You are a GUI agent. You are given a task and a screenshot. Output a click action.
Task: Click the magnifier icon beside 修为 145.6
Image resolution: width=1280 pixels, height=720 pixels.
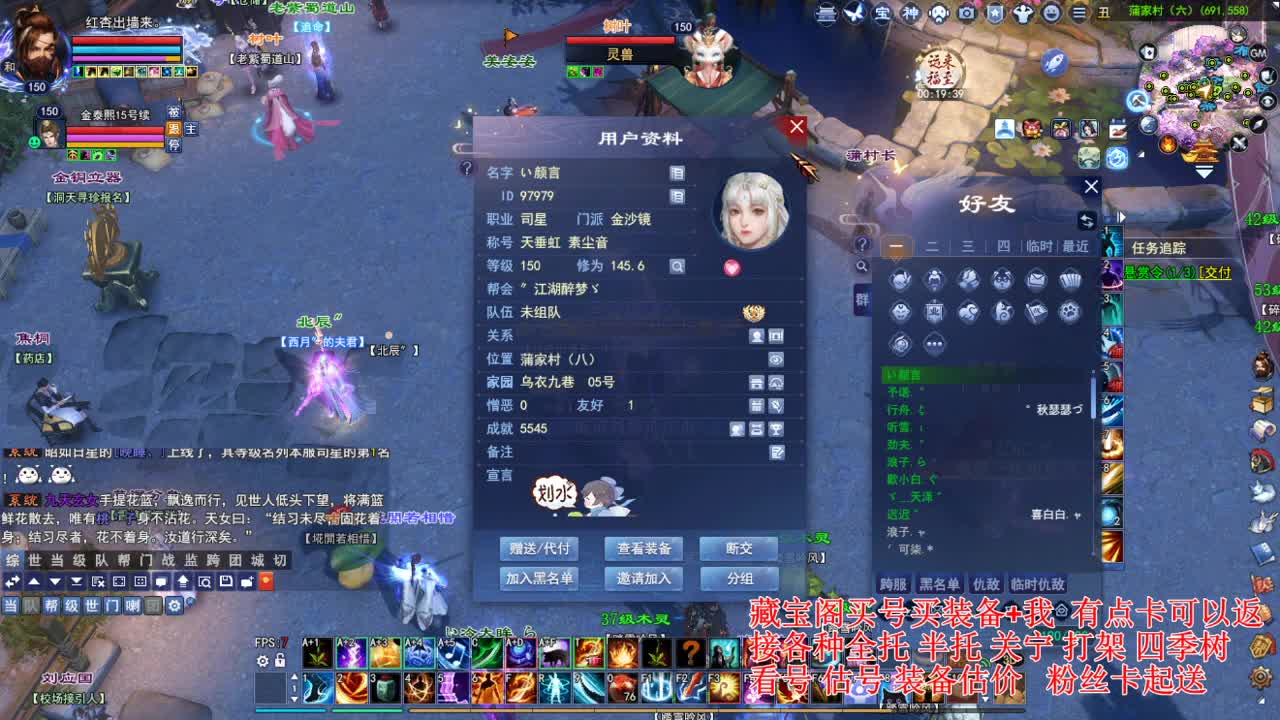pyautogui.click(x=676, y=266)
